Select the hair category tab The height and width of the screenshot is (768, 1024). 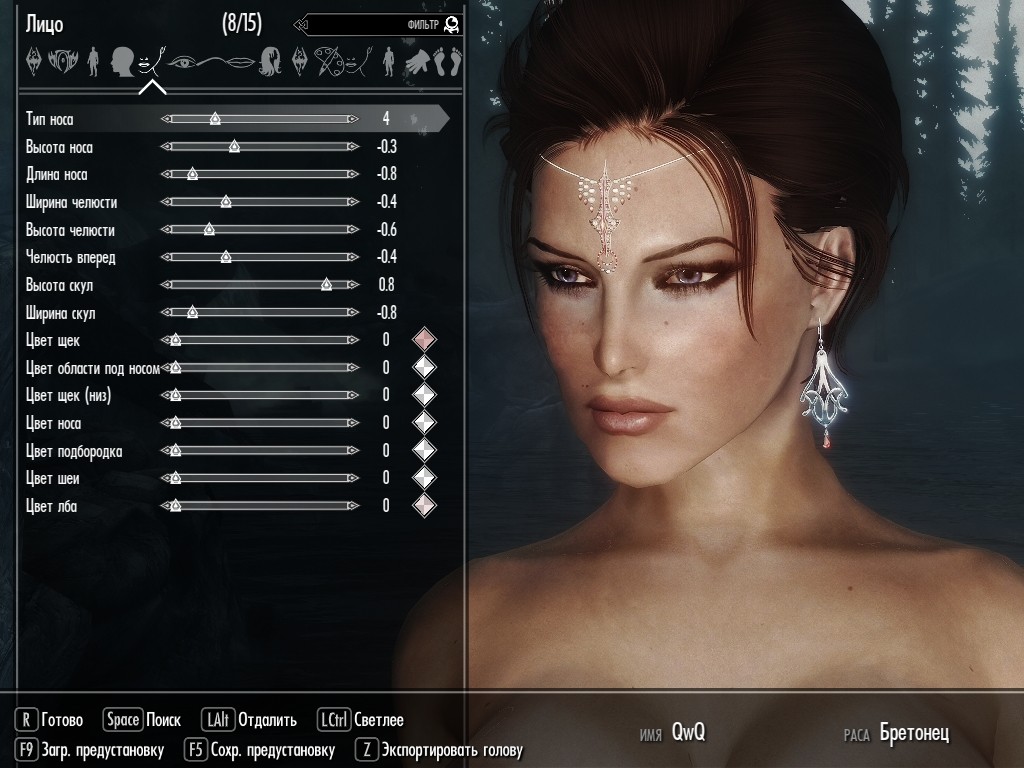271,62
